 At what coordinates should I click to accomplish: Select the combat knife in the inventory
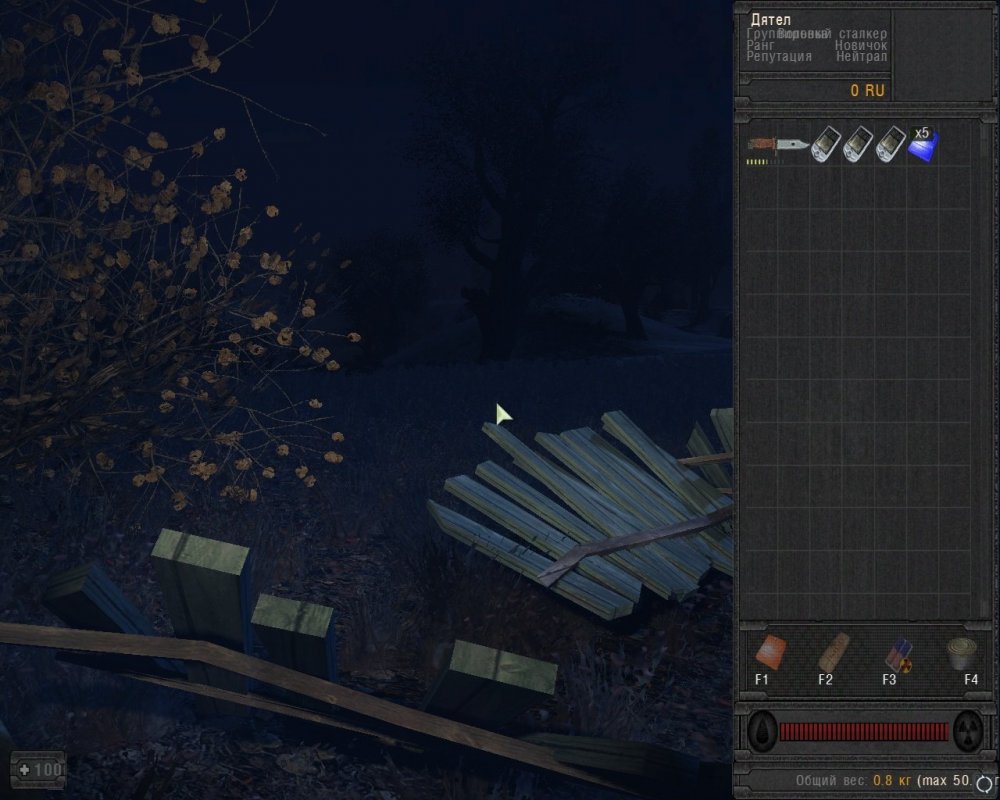(x=777, y=147)
